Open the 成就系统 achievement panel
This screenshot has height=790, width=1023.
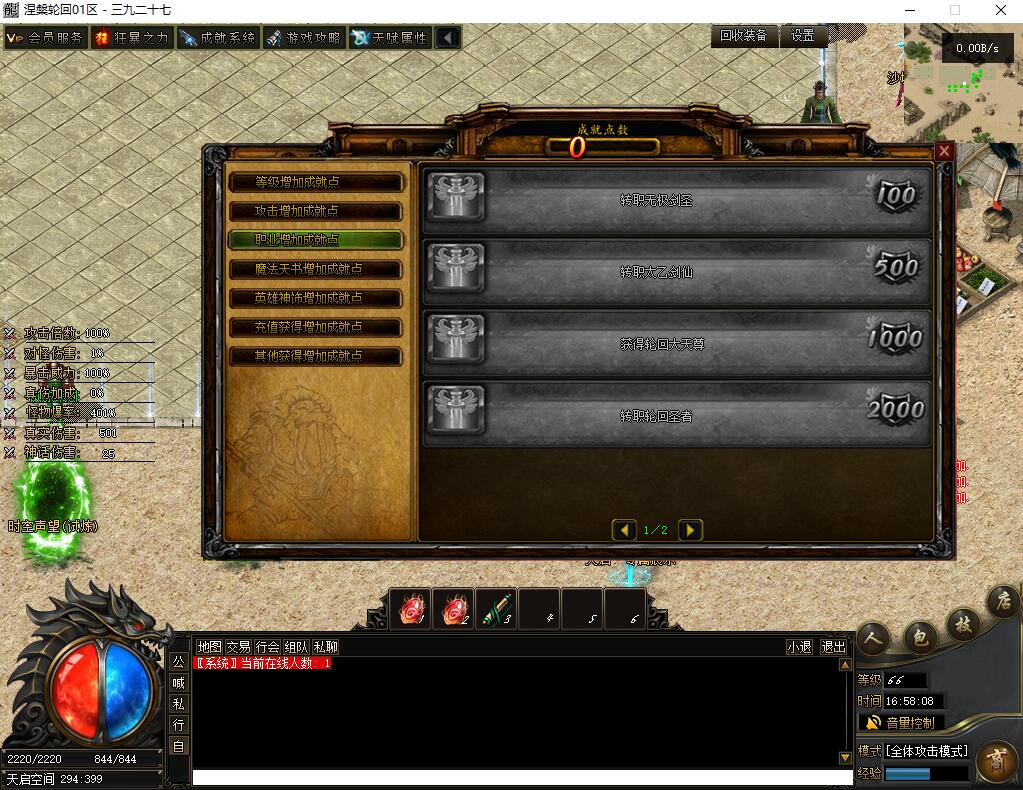tap(218, 38)
